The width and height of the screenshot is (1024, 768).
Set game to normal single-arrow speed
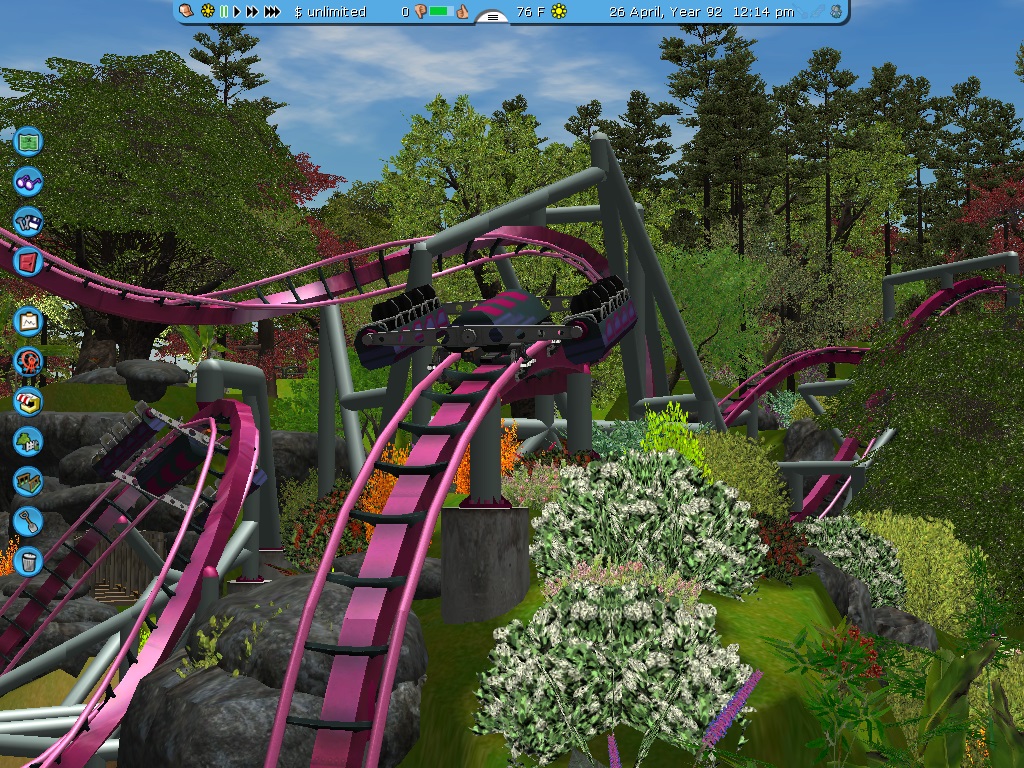tap(238, 12)
